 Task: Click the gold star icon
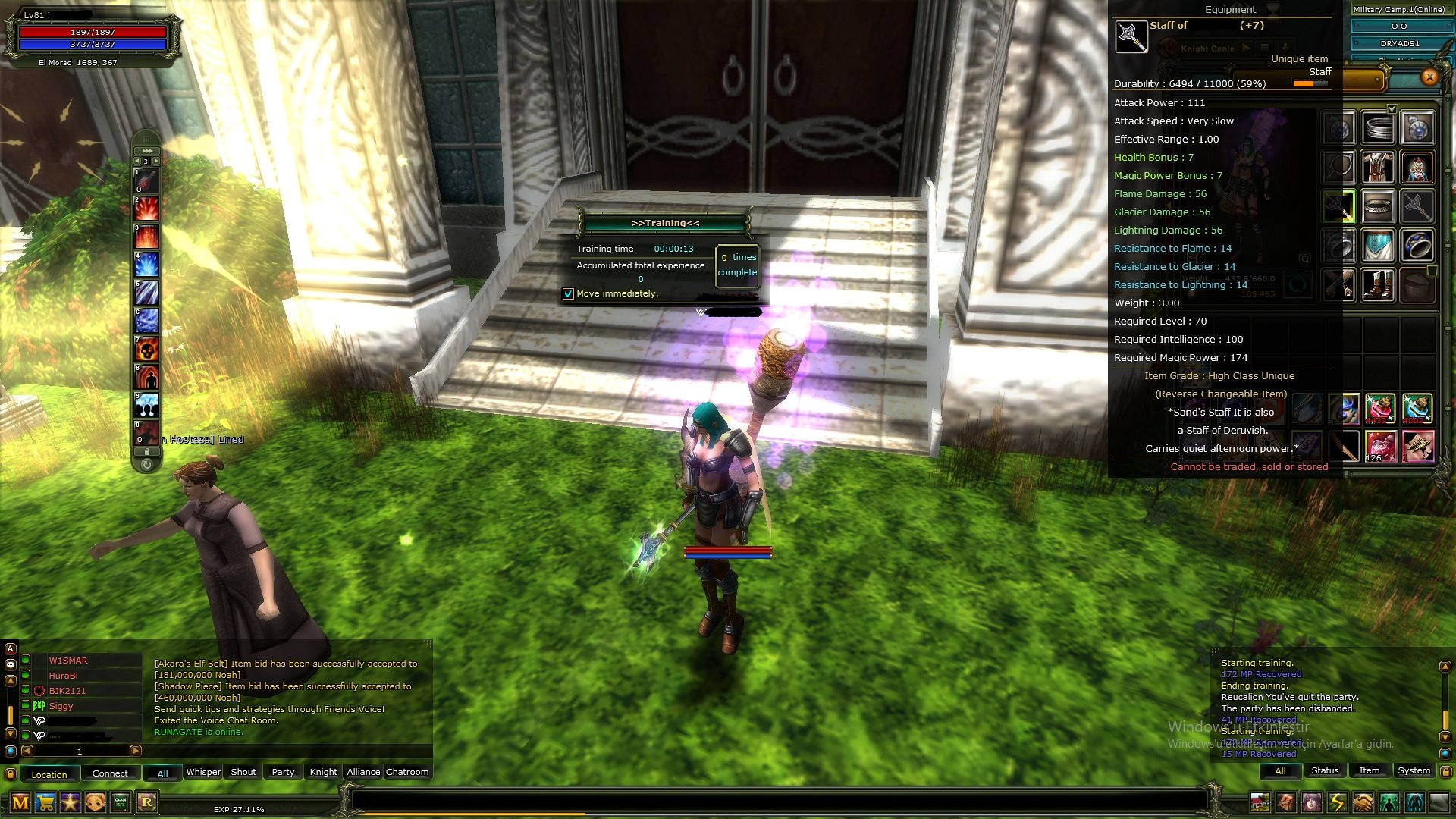click(71, 802)
